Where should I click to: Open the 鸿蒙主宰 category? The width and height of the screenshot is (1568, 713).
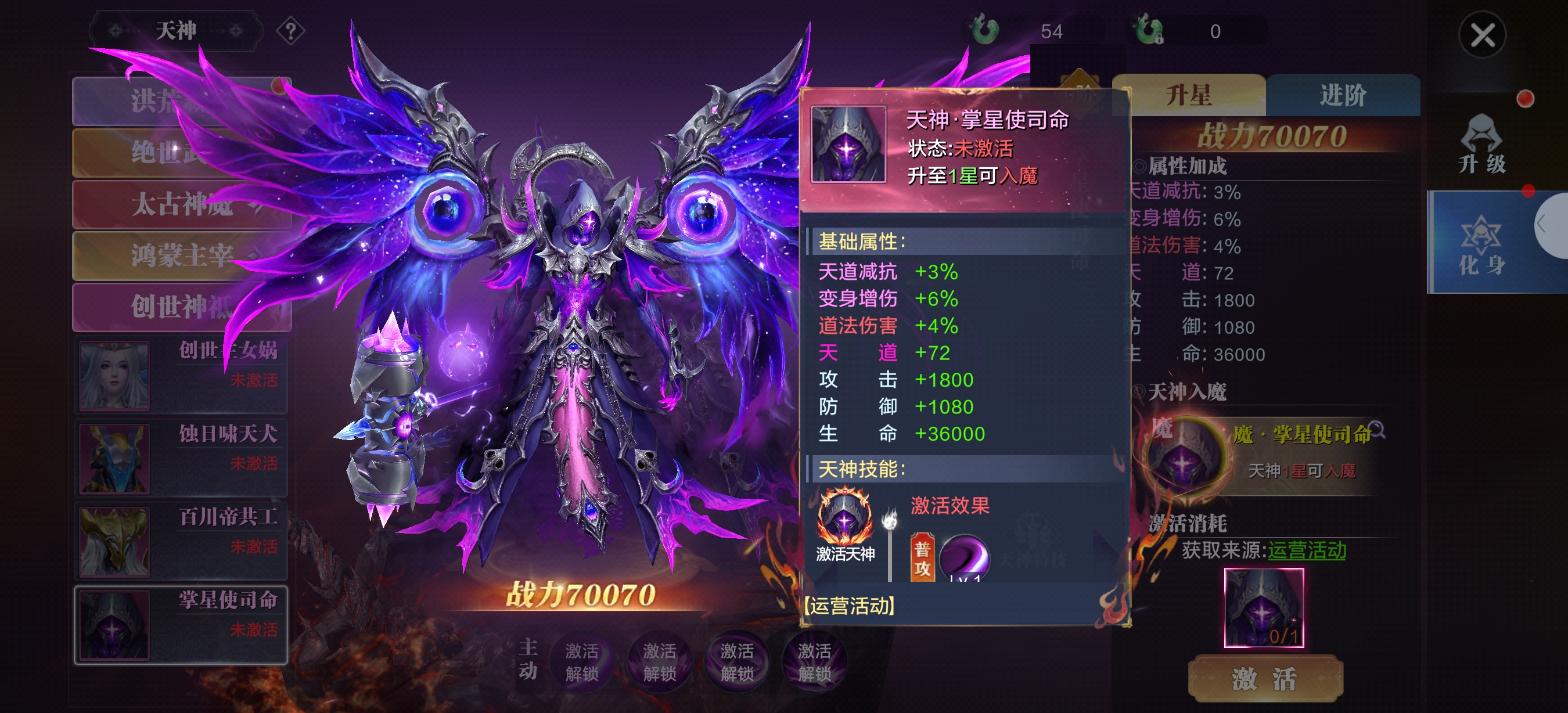[181, 255]
